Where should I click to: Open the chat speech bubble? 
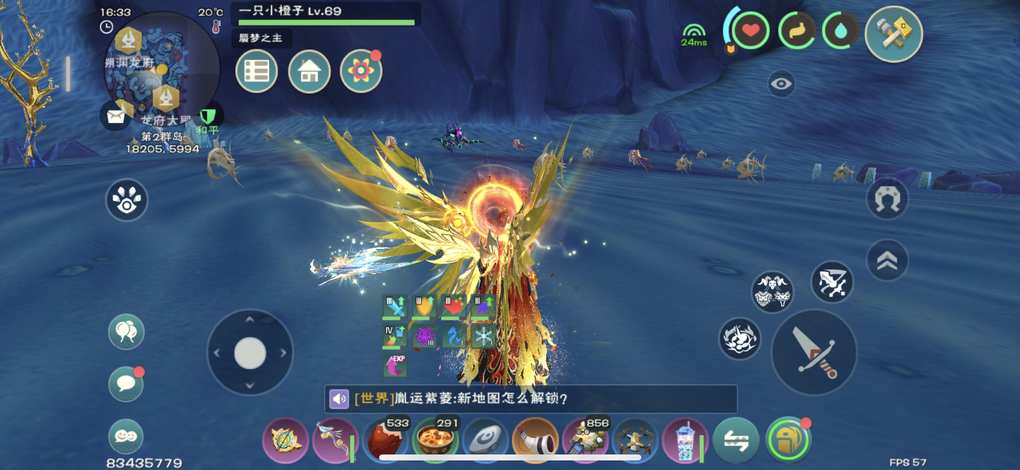point(126,383)
